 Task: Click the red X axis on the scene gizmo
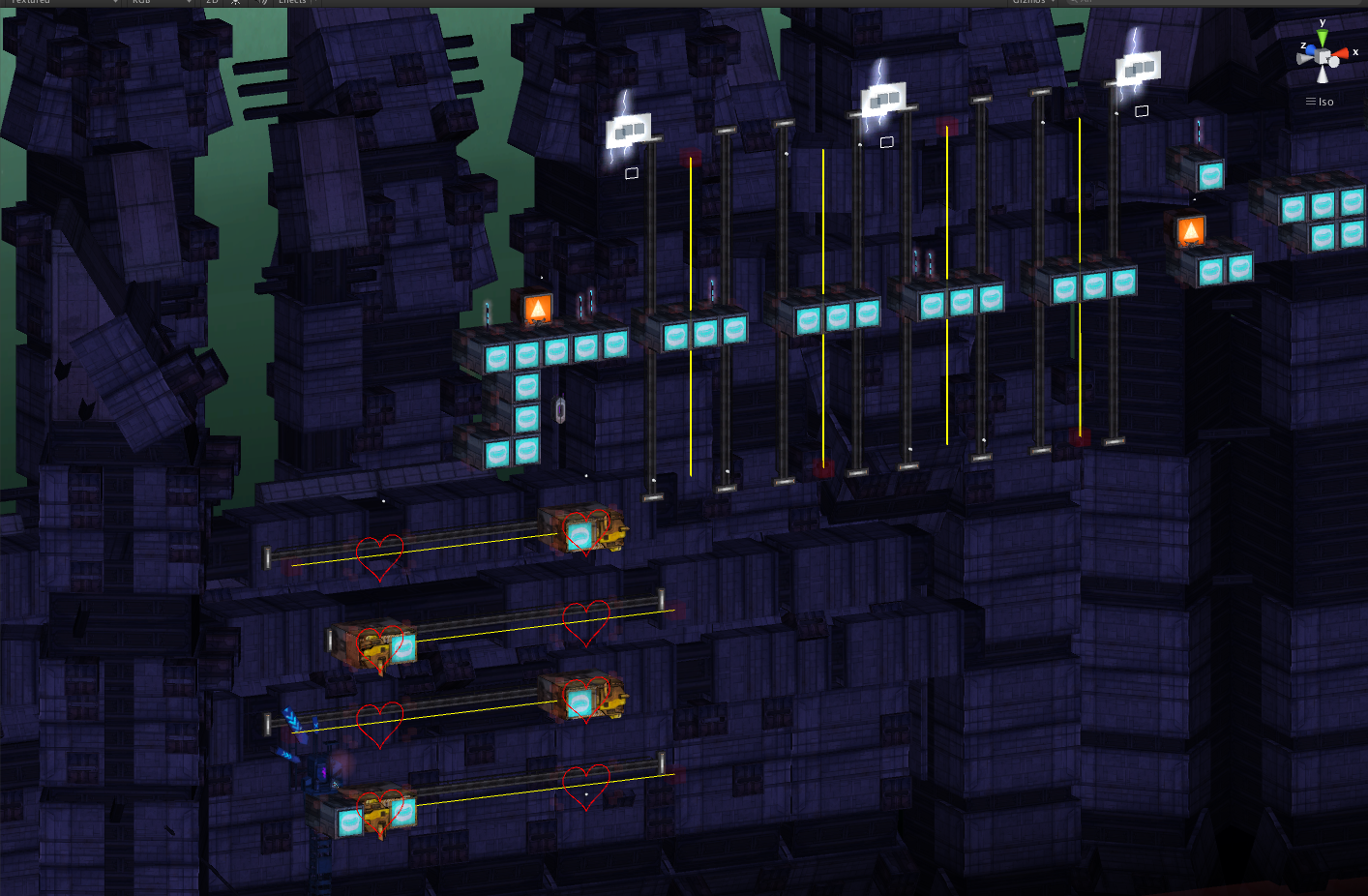pyautogui.click(x=1342, y=54)
